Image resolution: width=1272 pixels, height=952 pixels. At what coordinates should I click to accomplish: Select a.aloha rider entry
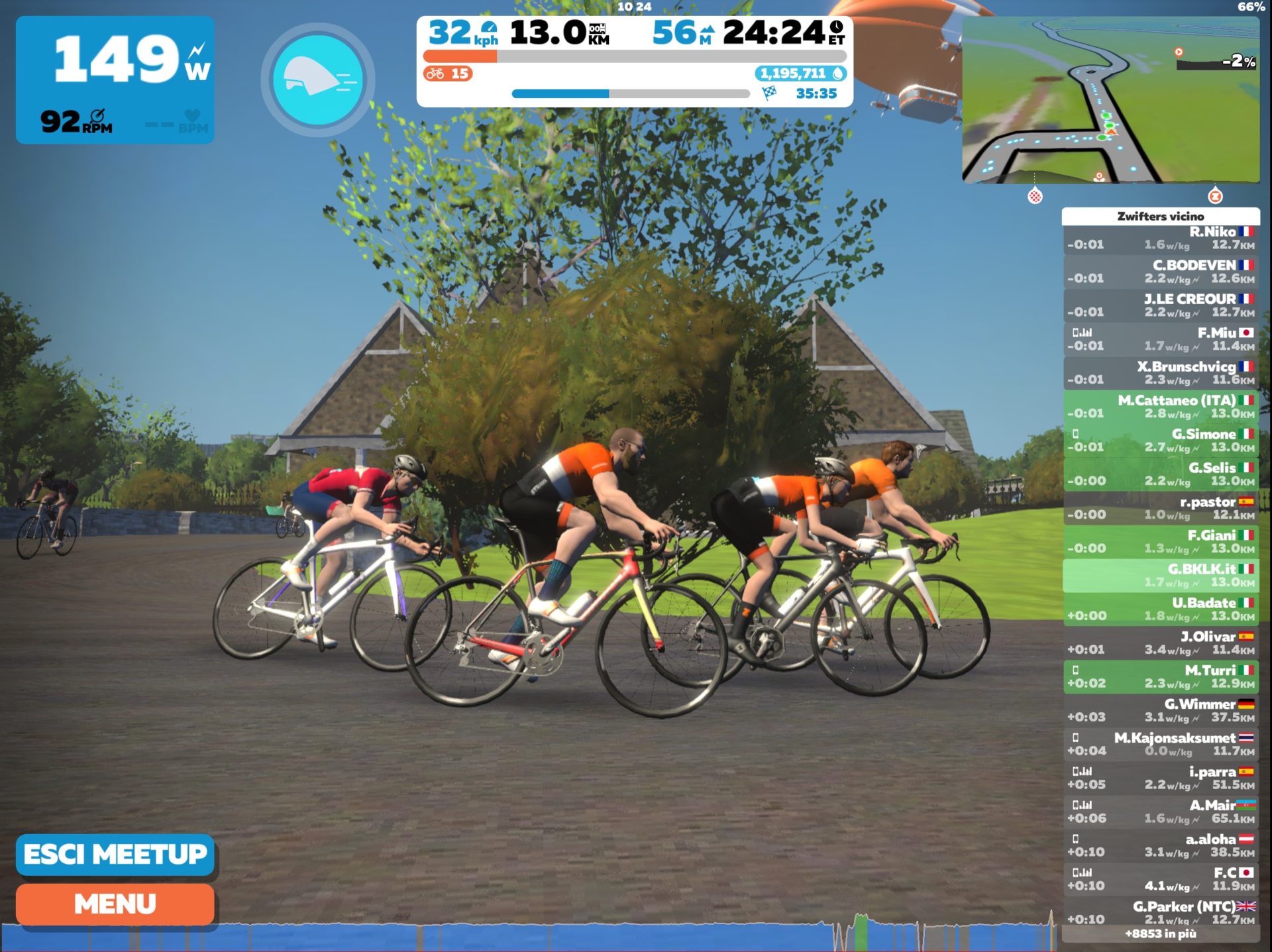pos(1161,845)
